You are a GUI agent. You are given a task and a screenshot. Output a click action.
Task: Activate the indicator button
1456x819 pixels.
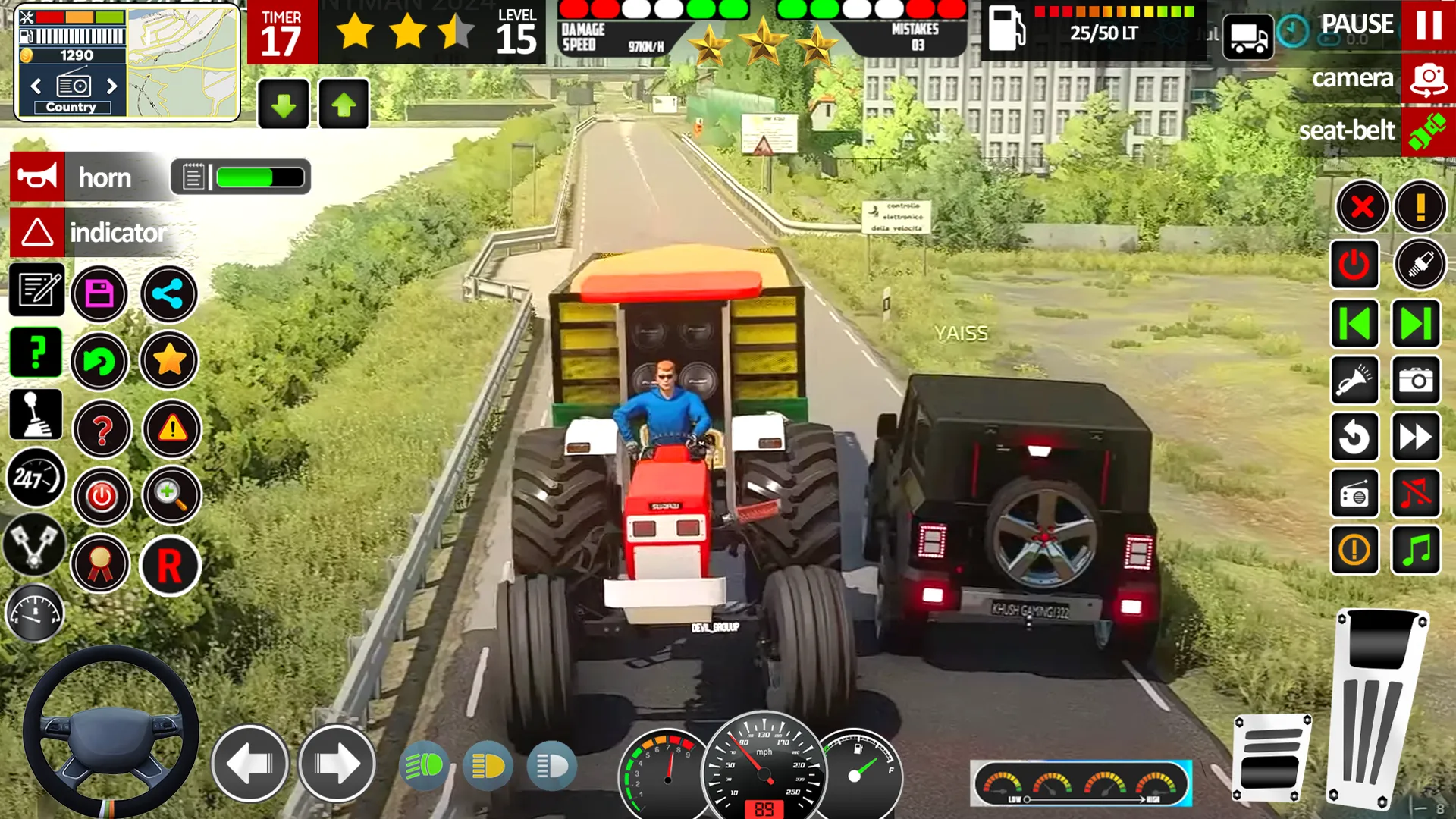[x=38, y=232]
